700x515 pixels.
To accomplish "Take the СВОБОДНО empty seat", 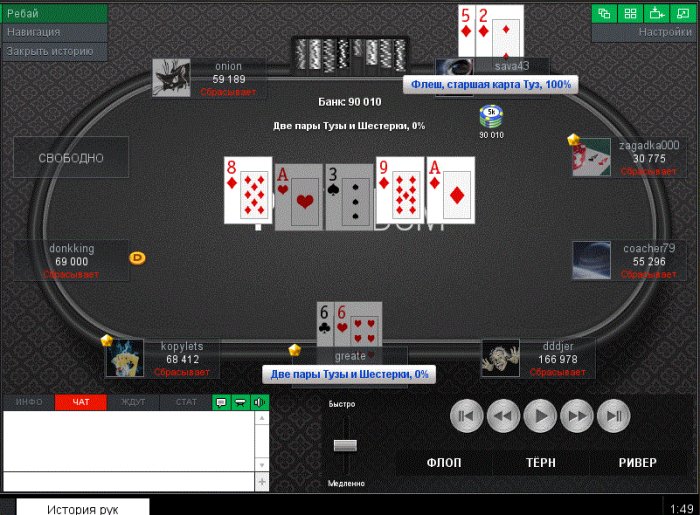I will coord(71,158).
